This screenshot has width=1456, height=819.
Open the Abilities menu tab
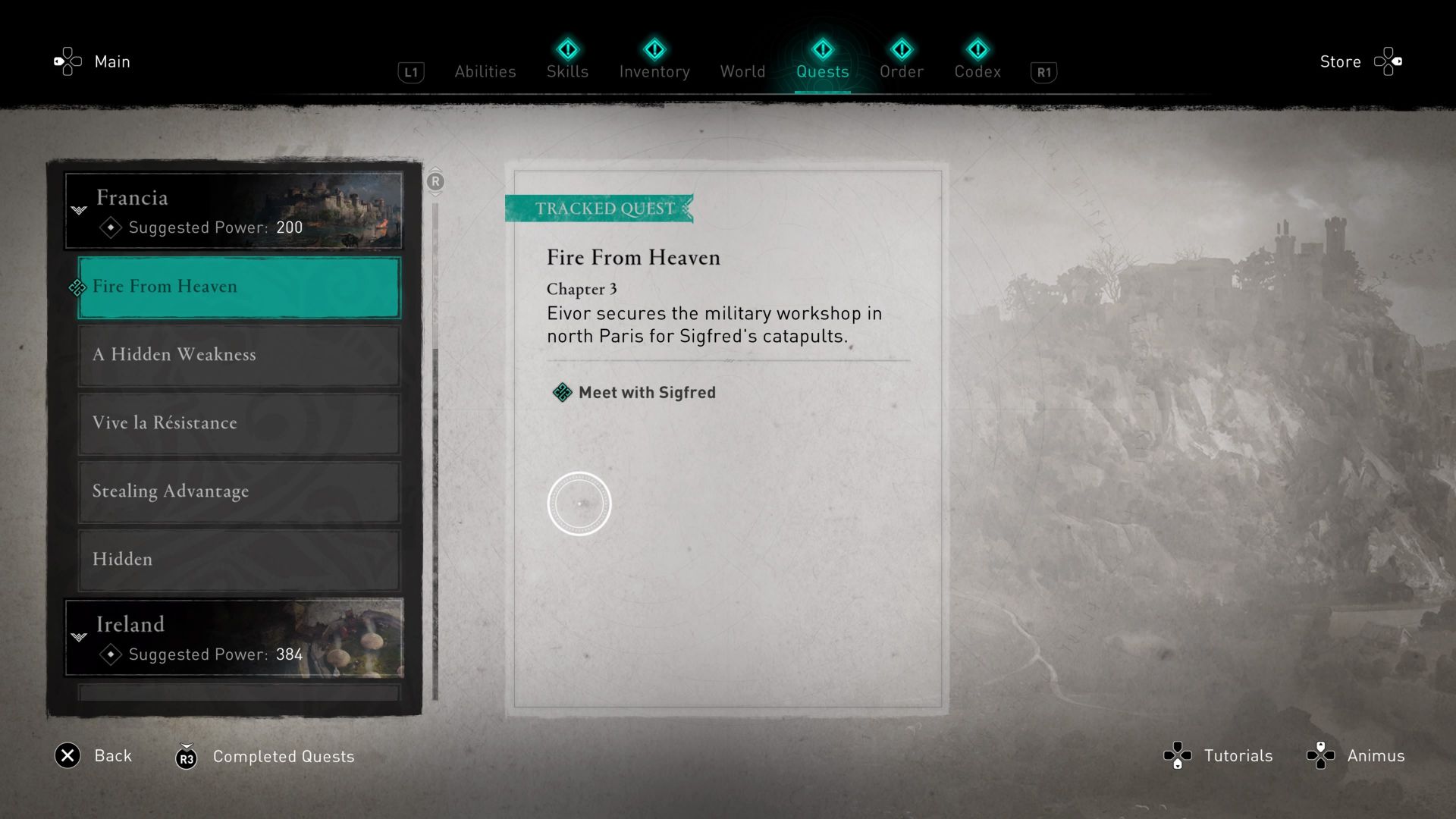click(485, 71)
